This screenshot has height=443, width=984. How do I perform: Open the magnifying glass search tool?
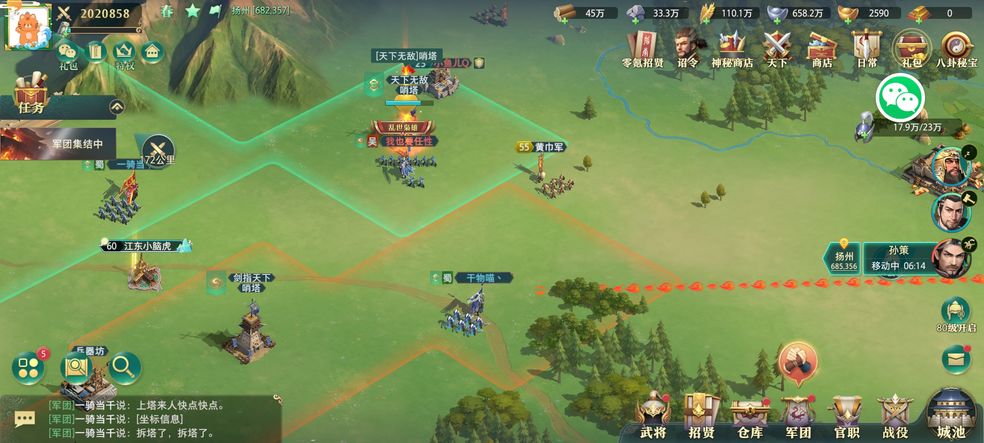[x=125, y=367]
